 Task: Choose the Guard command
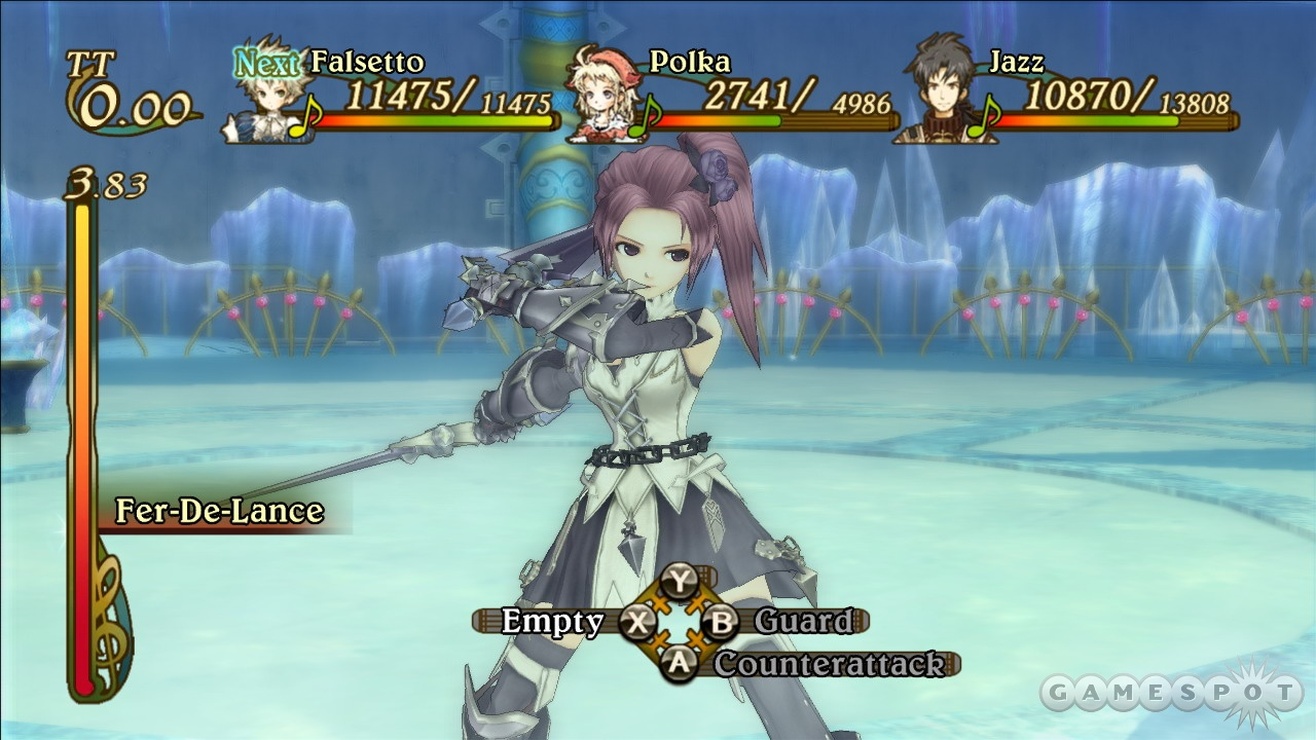[802, 621]
